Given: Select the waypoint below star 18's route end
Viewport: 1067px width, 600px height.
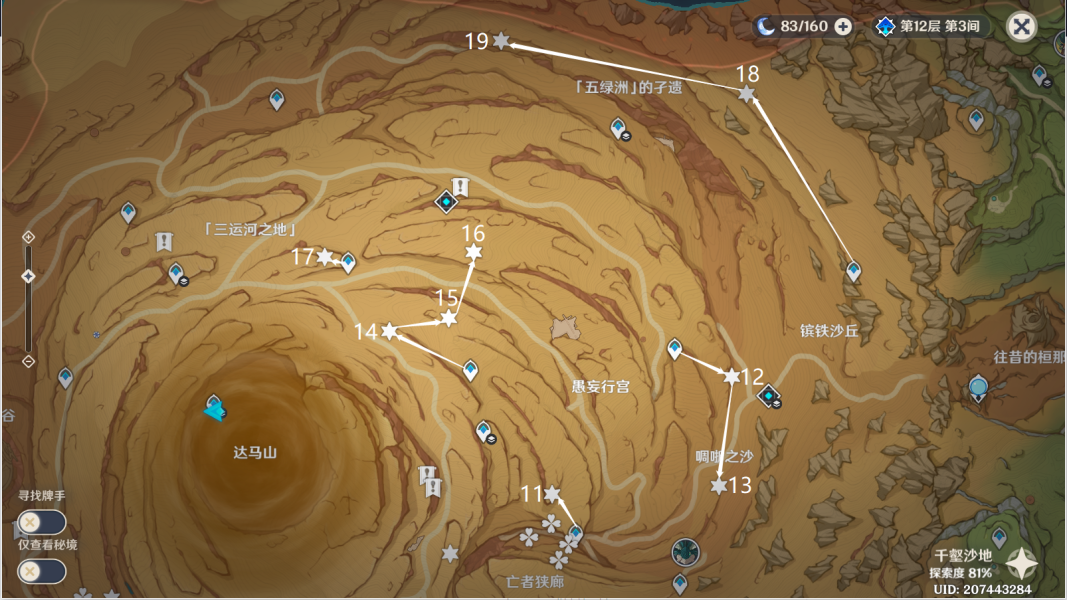Looking at the screenshot, I should coord(853,270).
